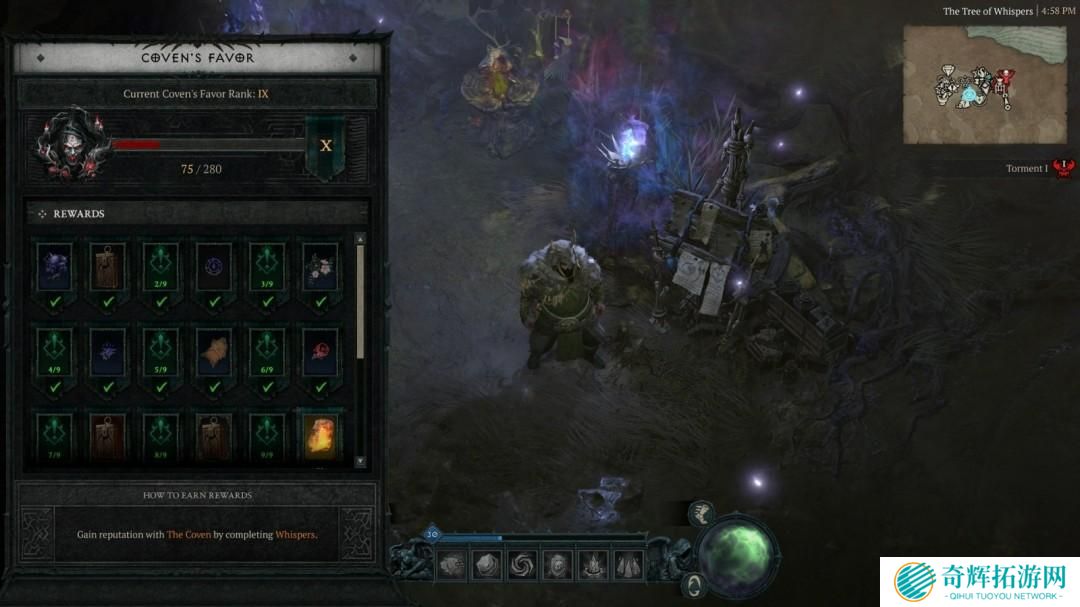Click the red swirl reward tile

pos(320,351)
